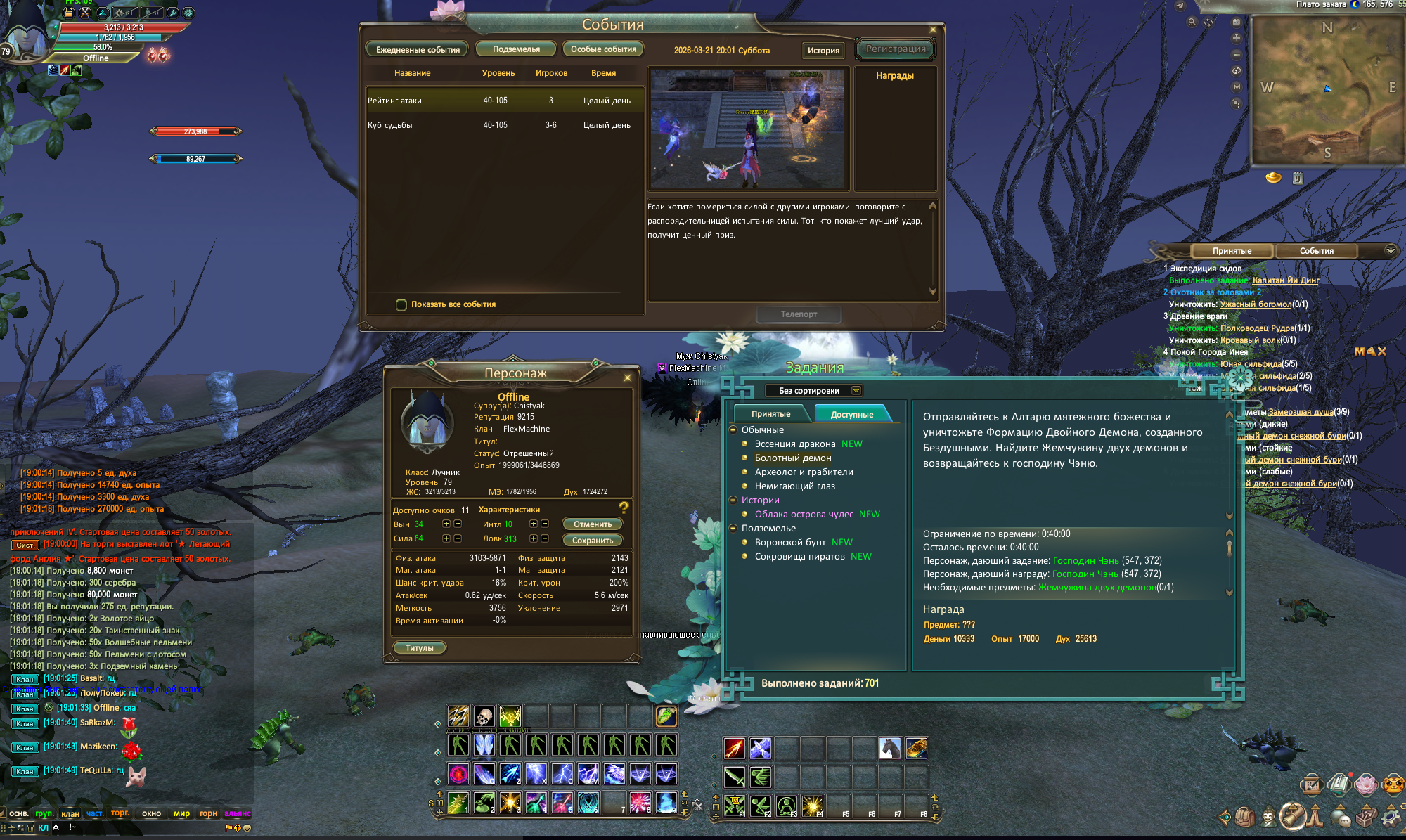Viewport: 1406px width, 840px height.
Task: Select the клан chat channel tab
Action: [70, 813]
